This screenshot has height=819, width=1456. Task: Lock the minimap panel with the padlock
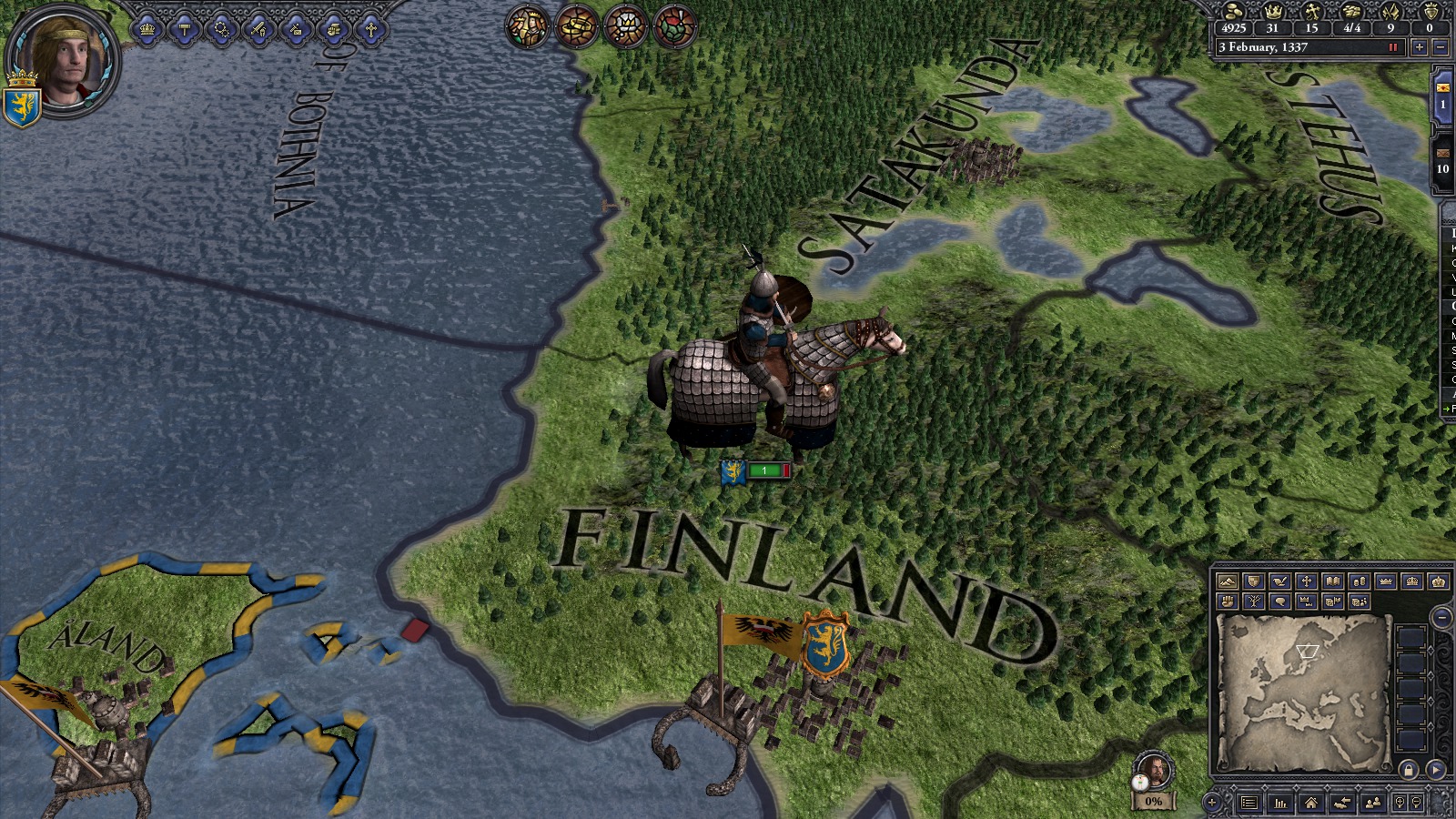coord(1409,769)
